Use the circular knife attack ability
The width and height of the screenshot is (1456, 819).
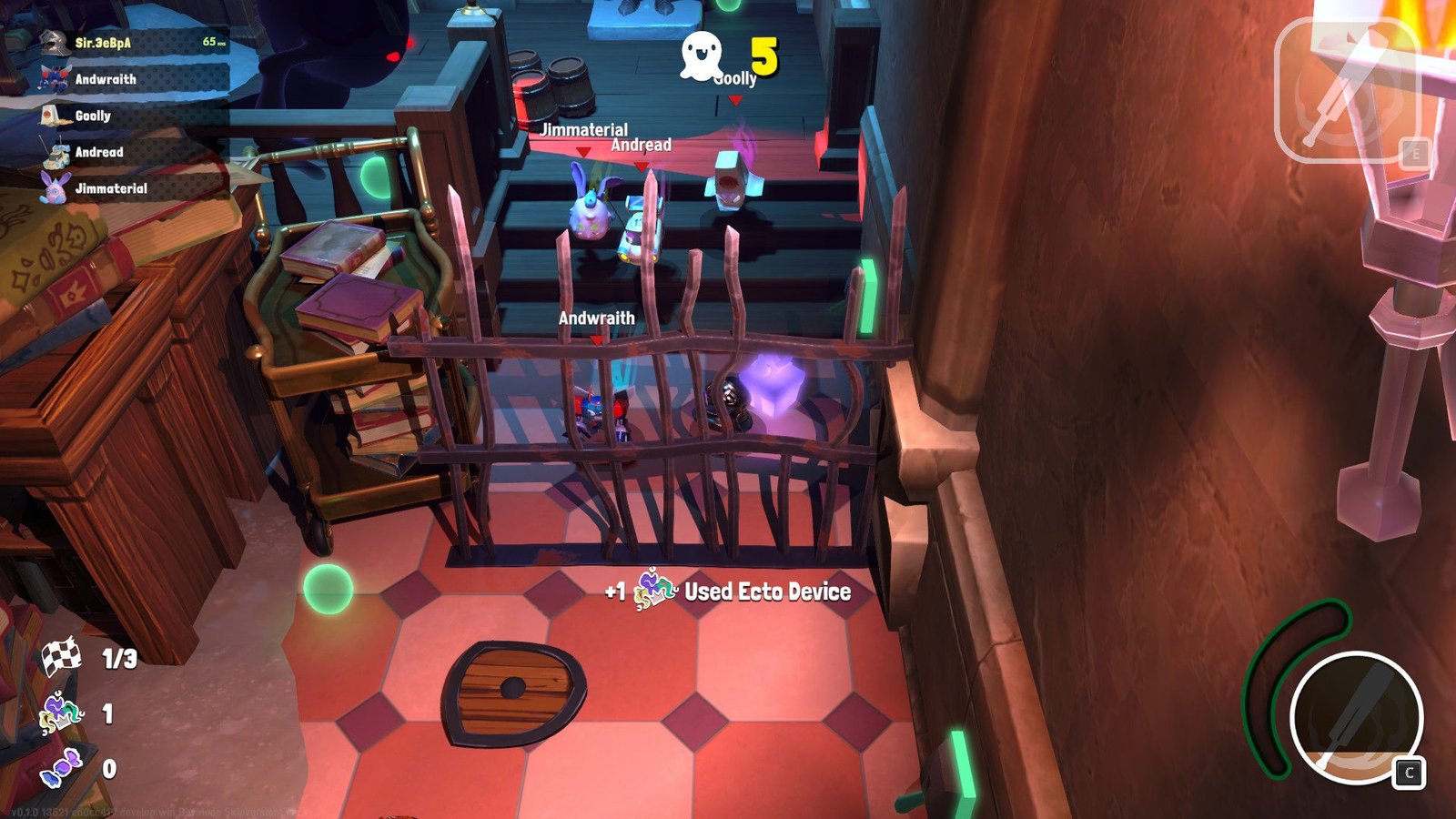point(1355,716)
